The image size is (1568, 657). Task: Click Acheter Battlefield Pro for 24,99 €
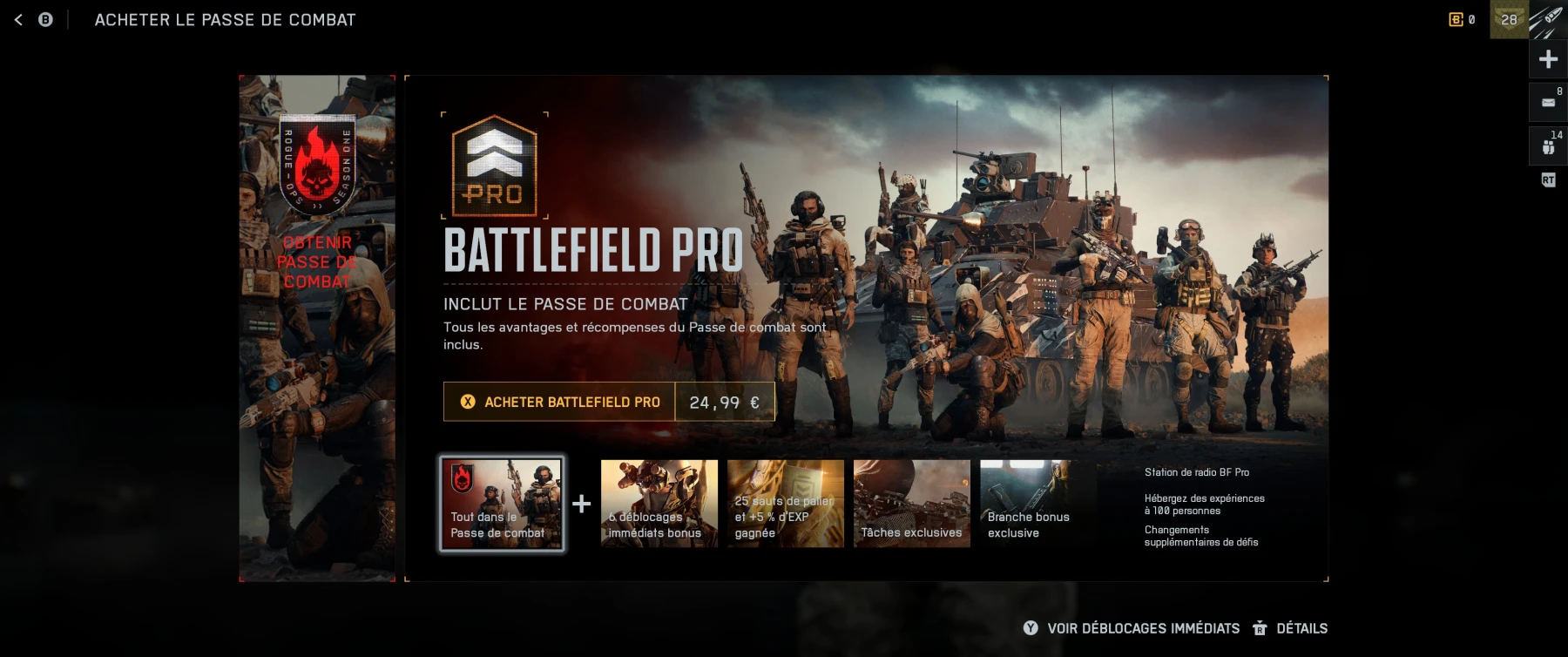[558, 402]
